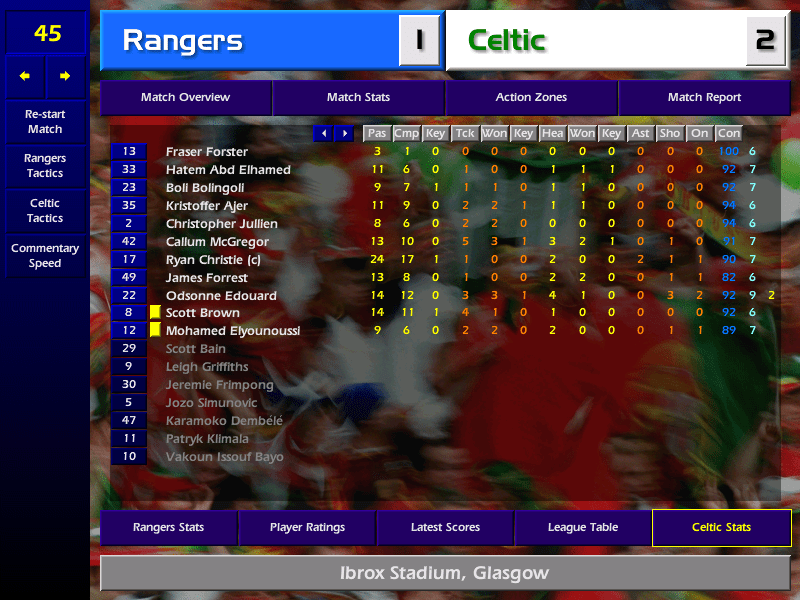Image resolution: width=800 pixels, height=600 pixels.
Task: Open the League Table
Action: click(x=583, y=528)
